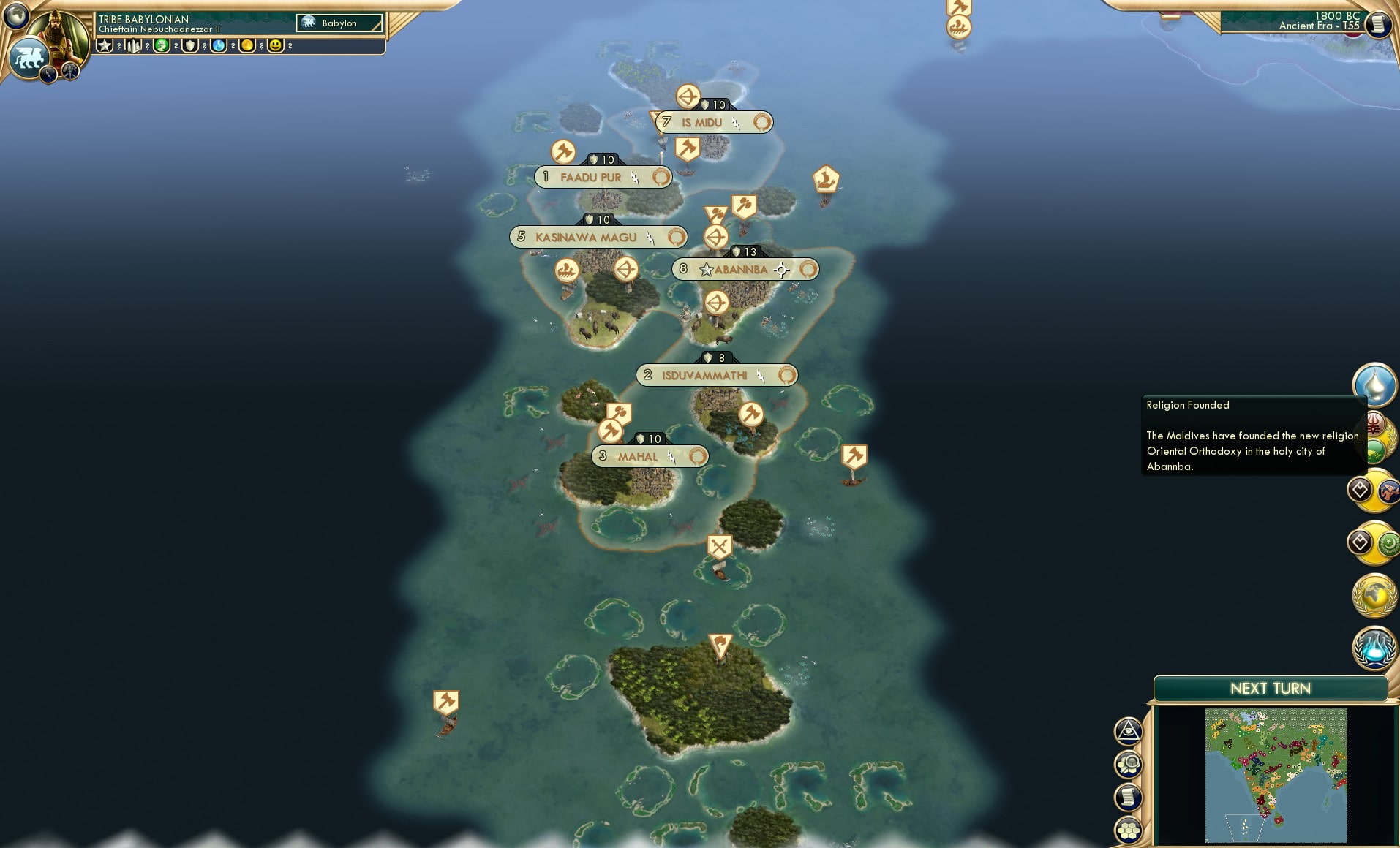The height and width of the screenshot is (848, 1400).
Task: Select the magnifying glass map options icon
Action: [1128, 765]
